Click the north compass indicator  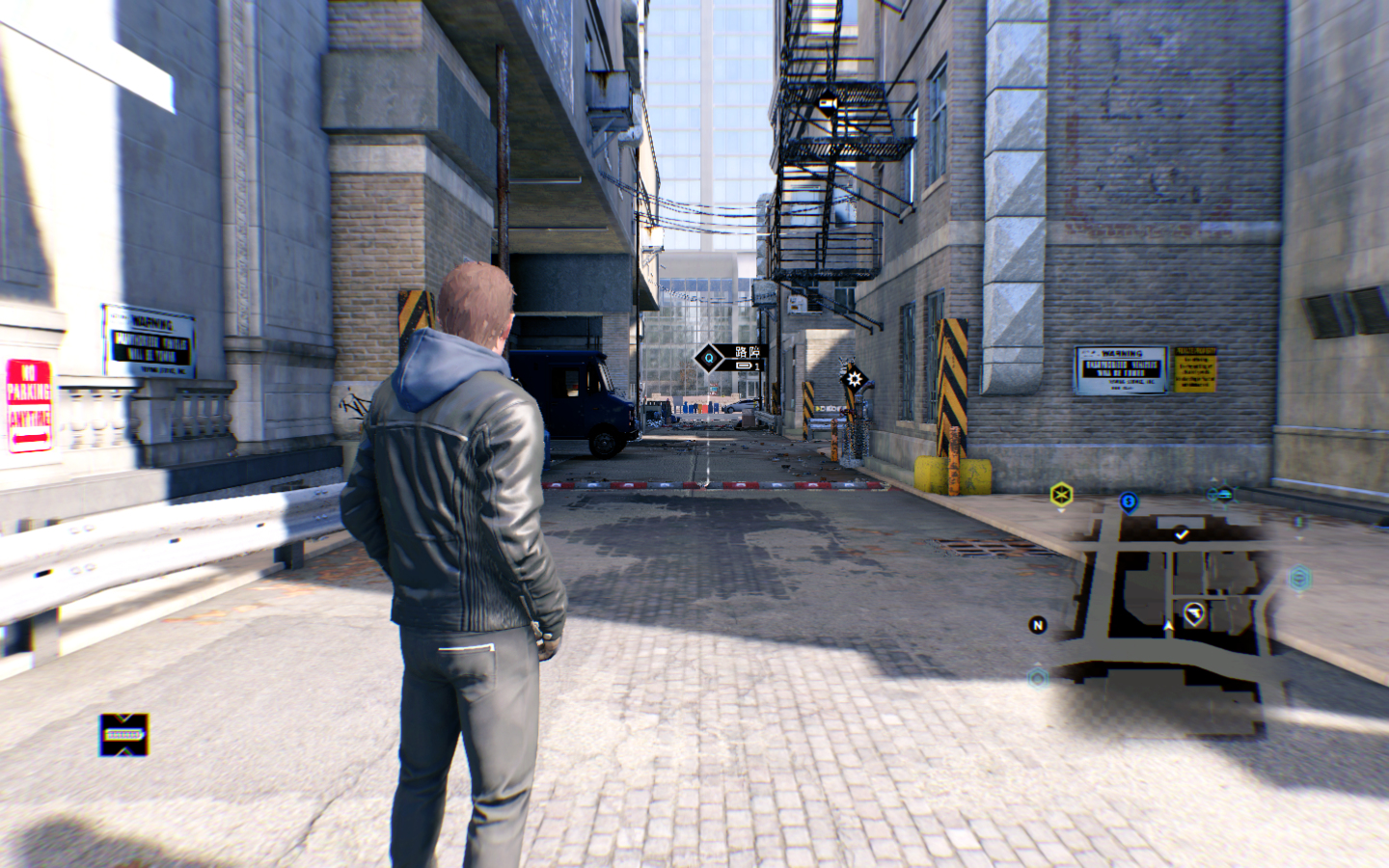(x=1038, y=625)
